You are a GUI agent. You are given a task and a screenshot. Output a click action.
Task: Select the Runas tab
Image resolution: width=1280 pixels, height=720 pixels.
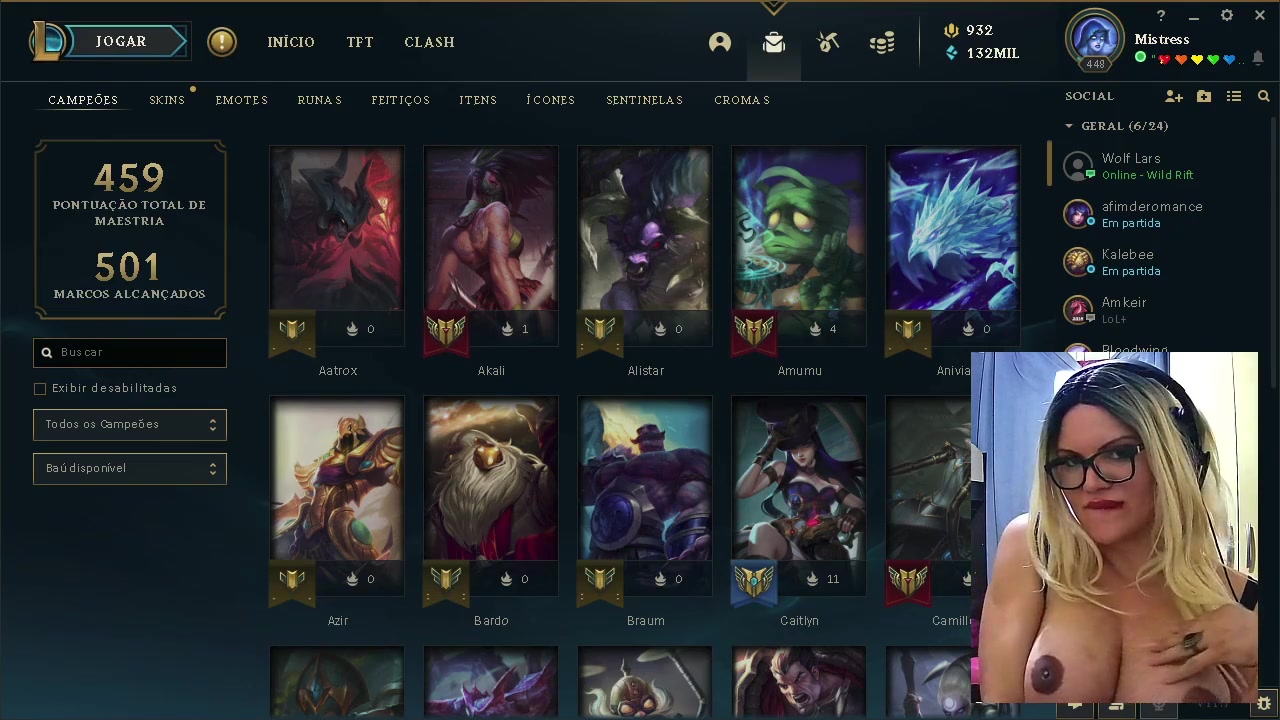[x=320, y=100]
